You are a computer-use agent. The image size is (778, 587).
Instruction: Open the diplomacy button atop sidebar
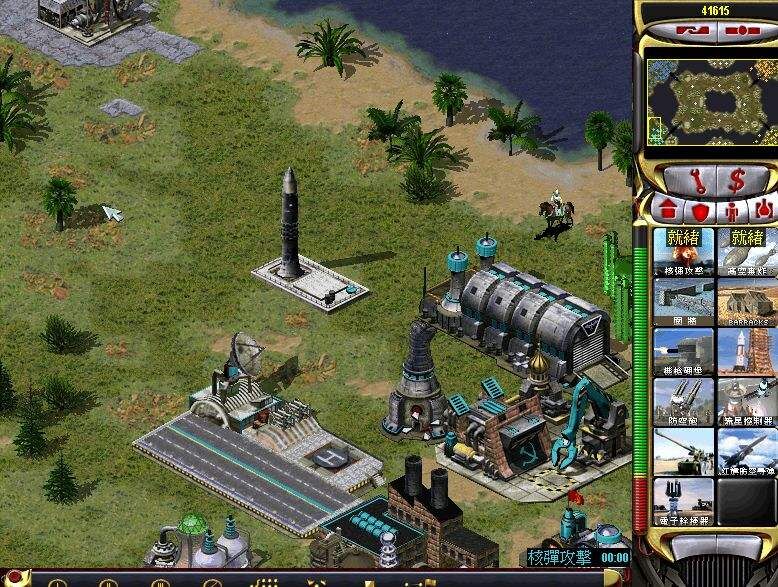[690, 30]
